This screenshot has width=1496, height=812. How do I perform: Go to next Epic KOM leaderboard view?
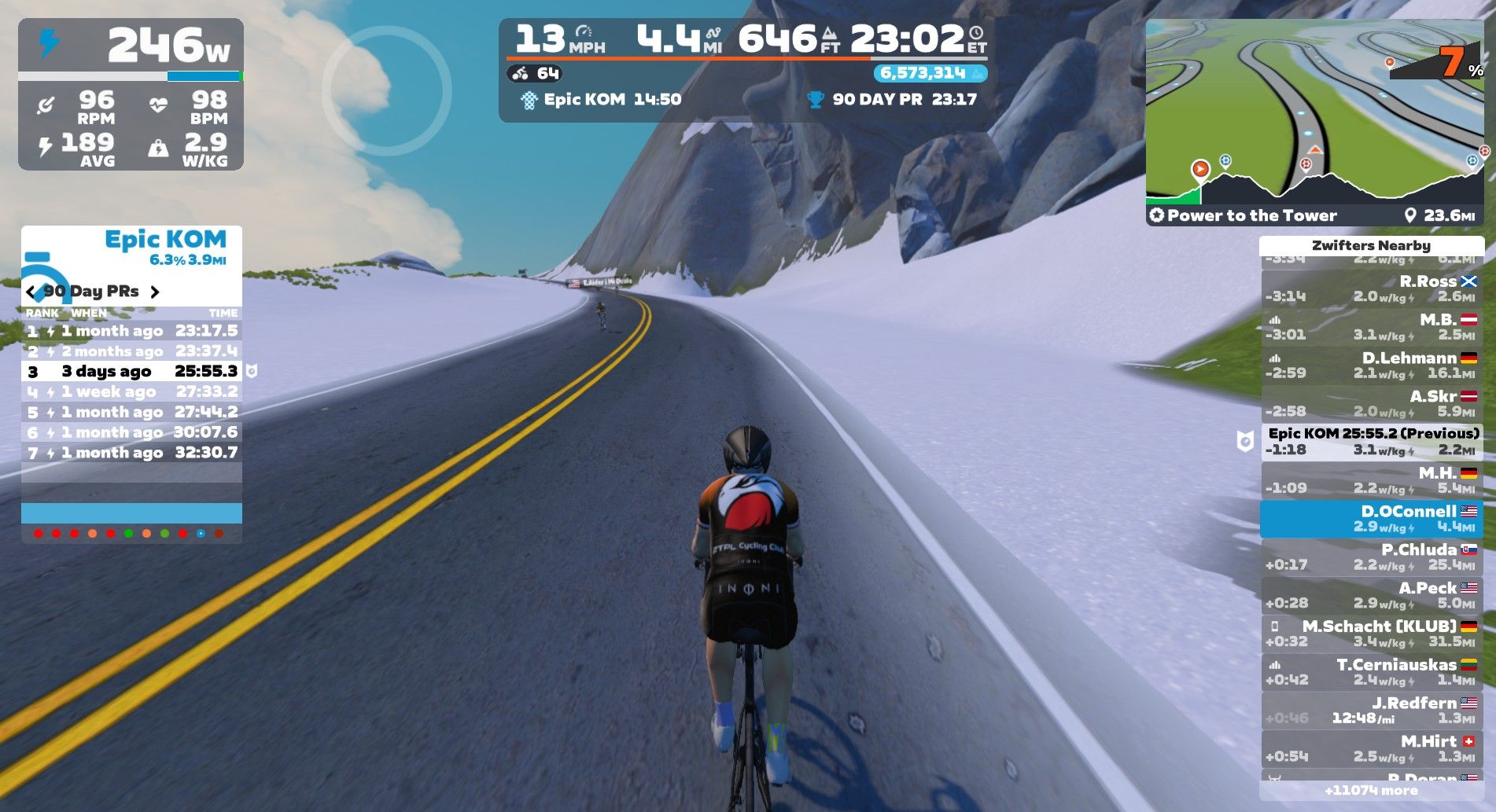155,292
